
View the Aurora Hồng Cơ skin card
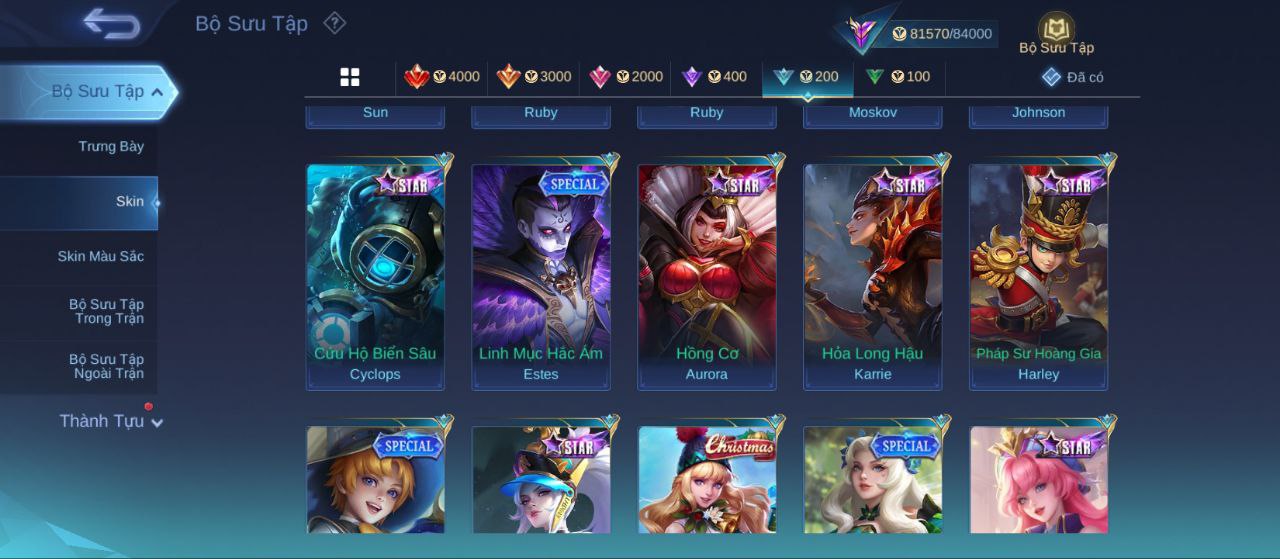click(707, 275)
